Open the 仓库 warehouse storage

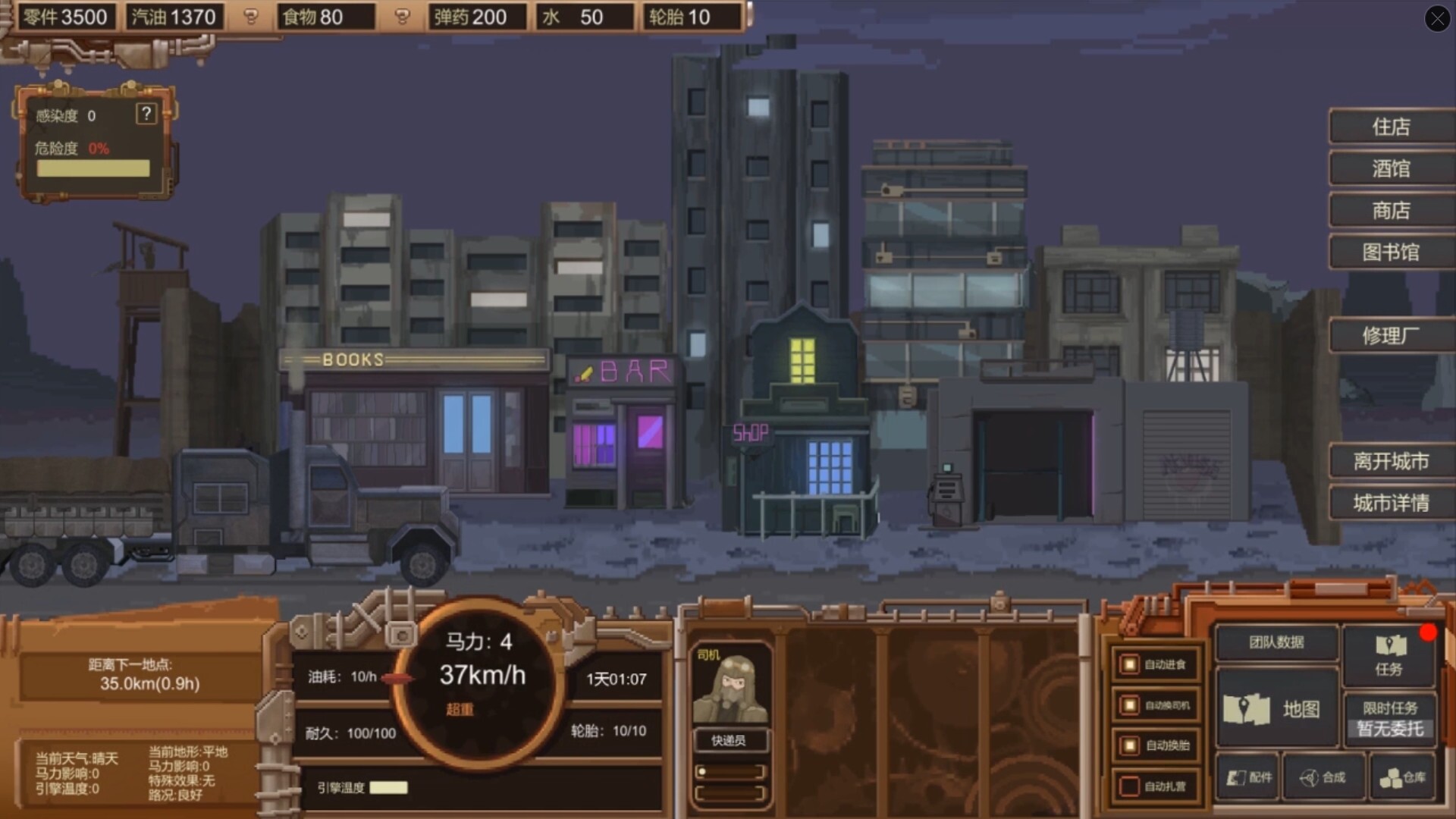coord(1401,777)
